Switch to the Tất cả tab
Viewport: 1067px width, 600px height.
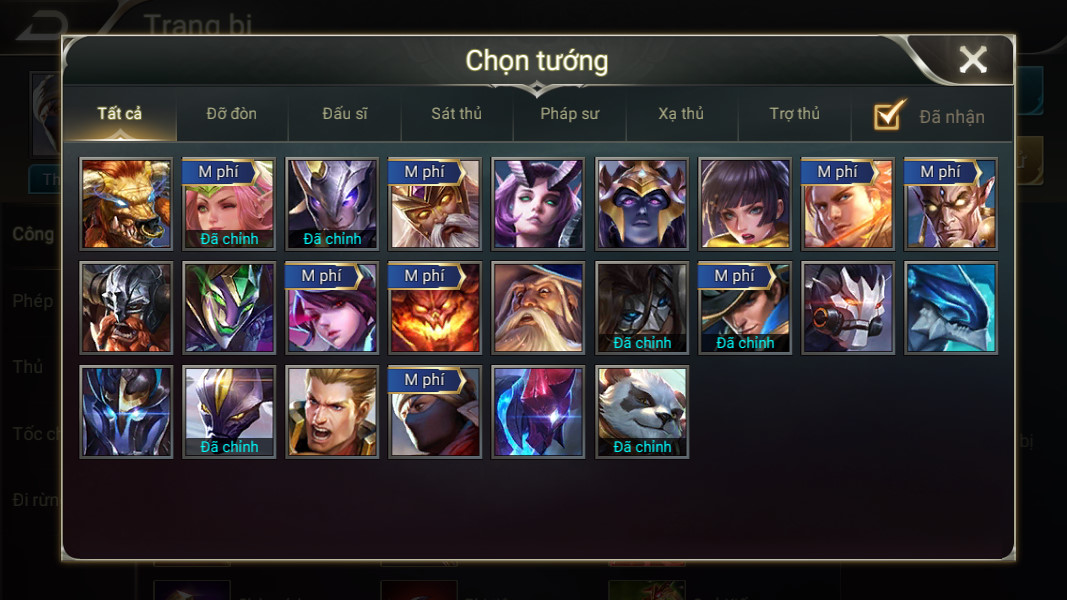coord(120,114)
